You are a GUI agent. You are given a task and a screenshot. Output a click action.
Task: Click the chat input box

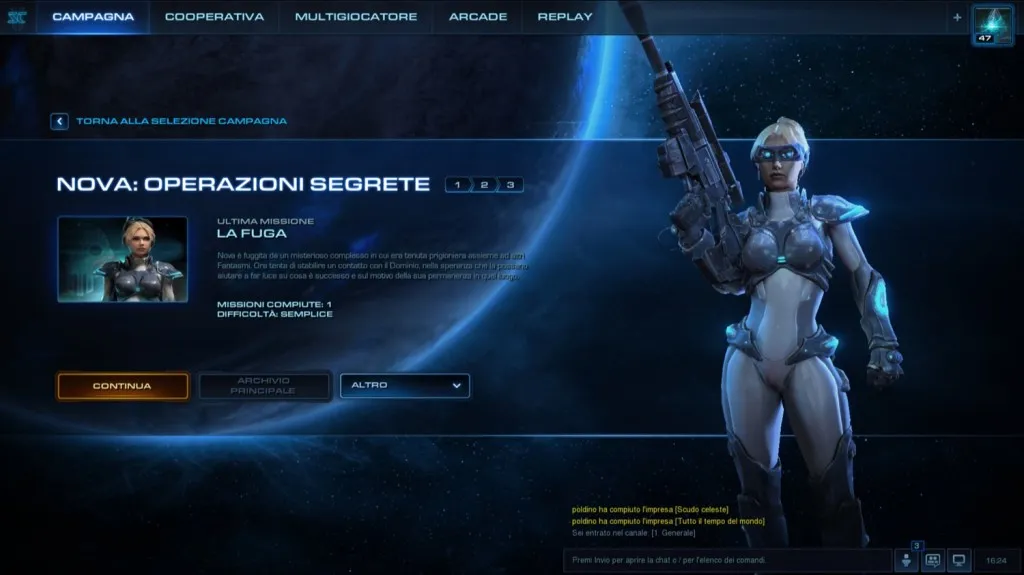725,560
